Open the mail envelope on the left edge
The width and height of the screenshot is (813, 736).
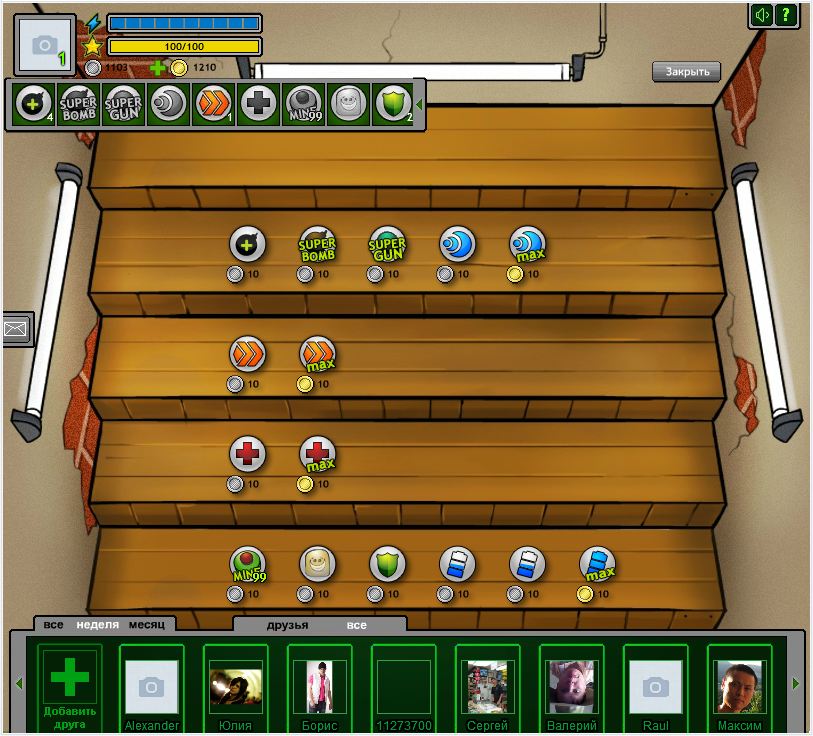click(x=17, y=328)
